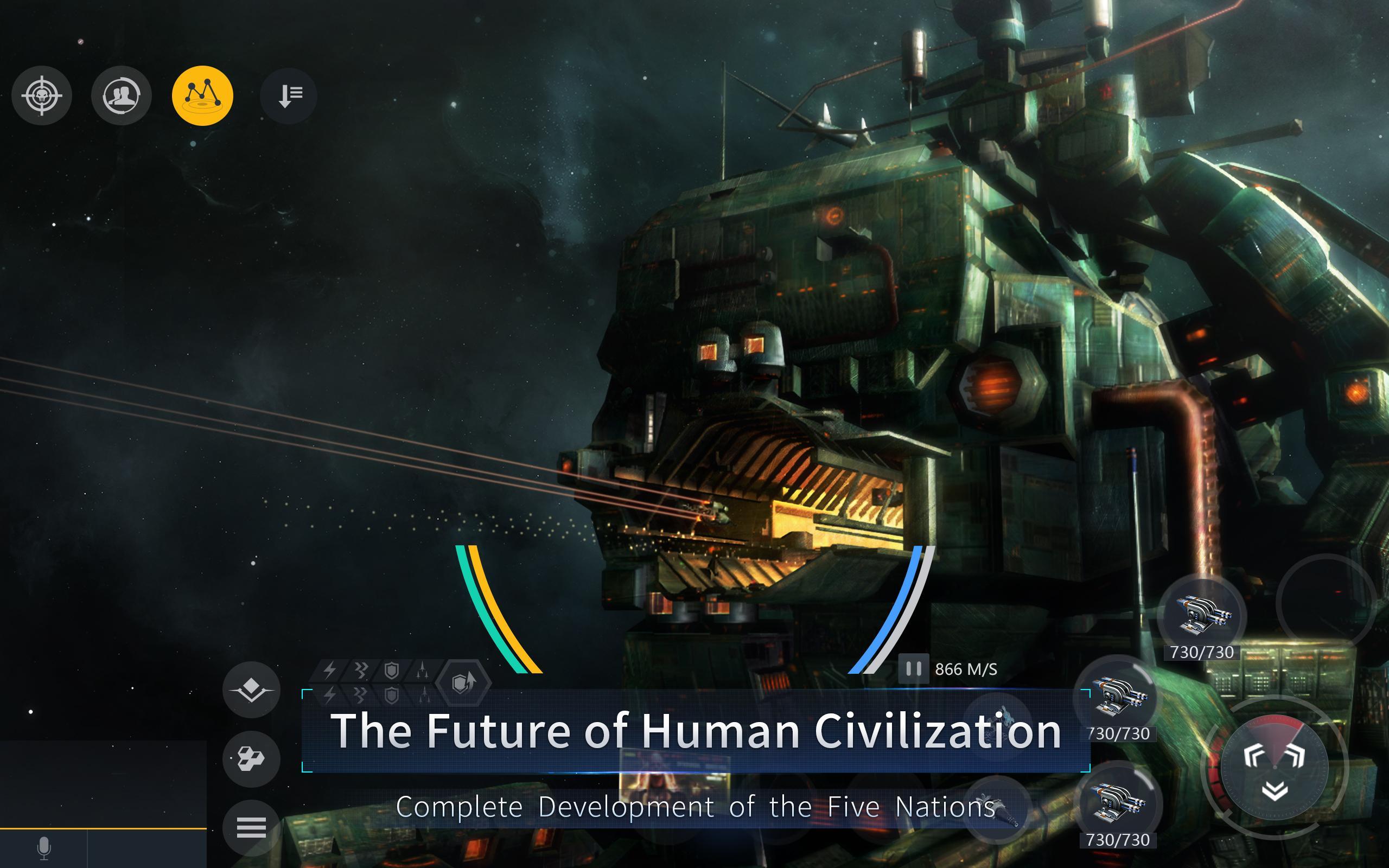This screenshot has height=868, width=1389.
Task: Open the team members panel icon
Action: pyautogui.click(x=122, y=96)
